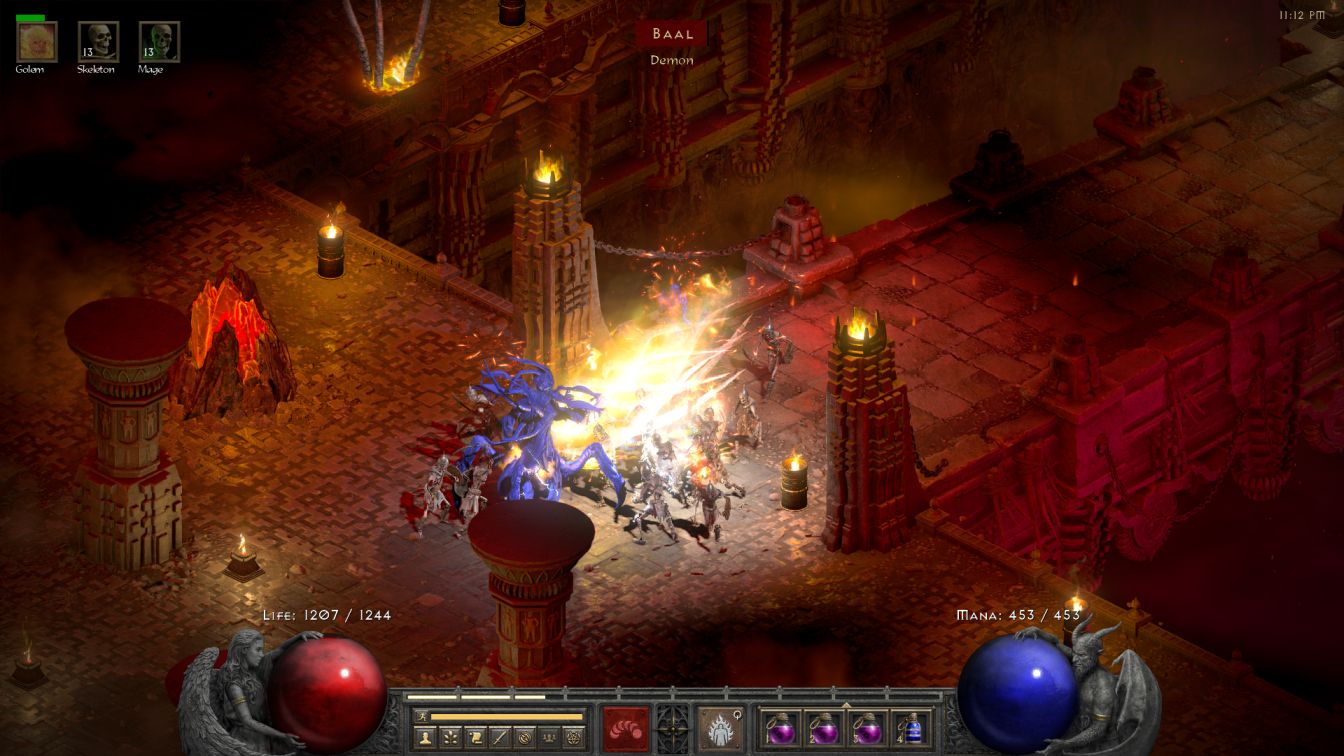Image resolution: width=1344 pixels, height=756 pixels.
Task: Expand the belt with the small arrow
Action: click(x=847, y=704)
